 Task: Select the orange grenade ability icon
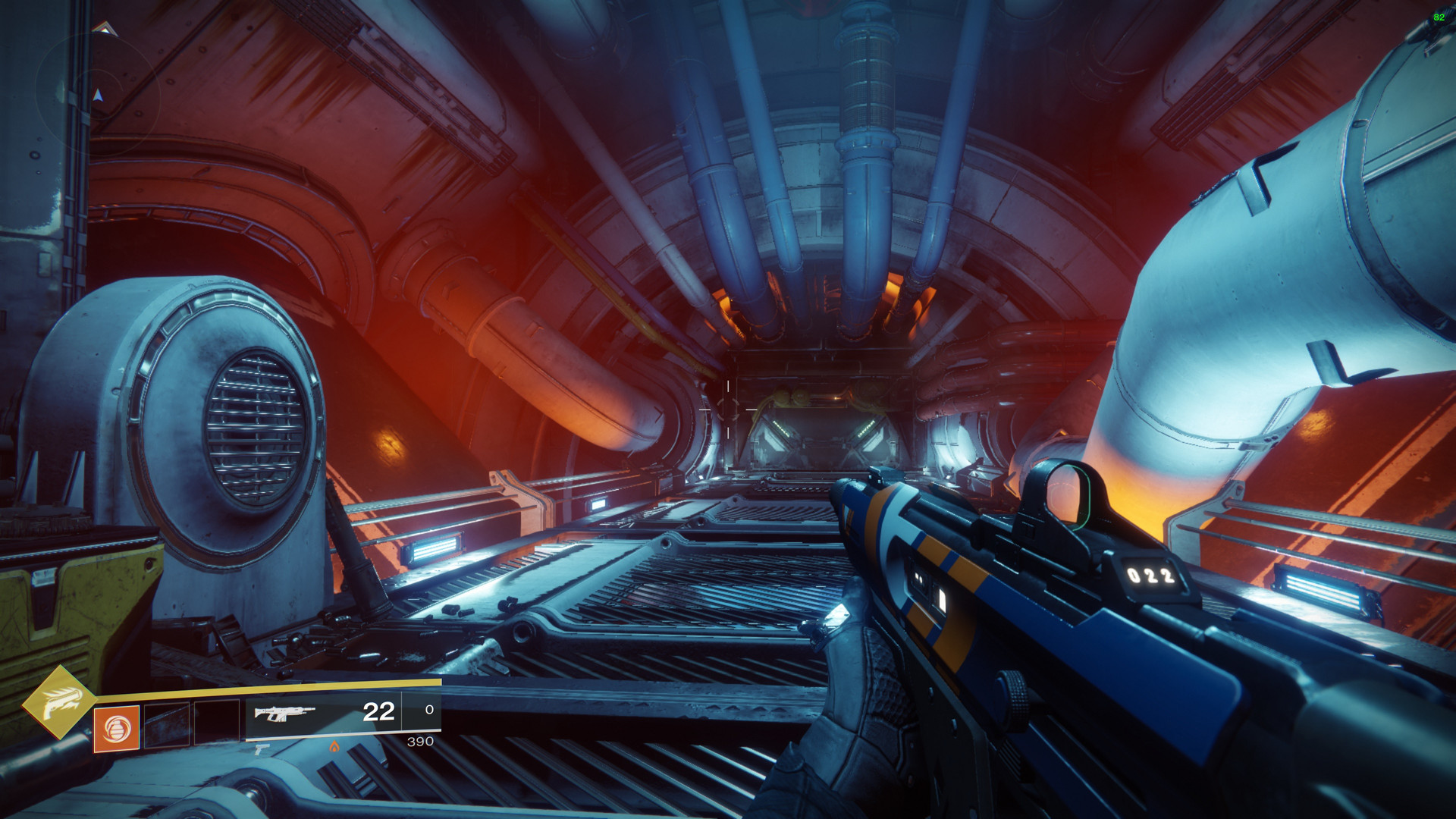116,729
